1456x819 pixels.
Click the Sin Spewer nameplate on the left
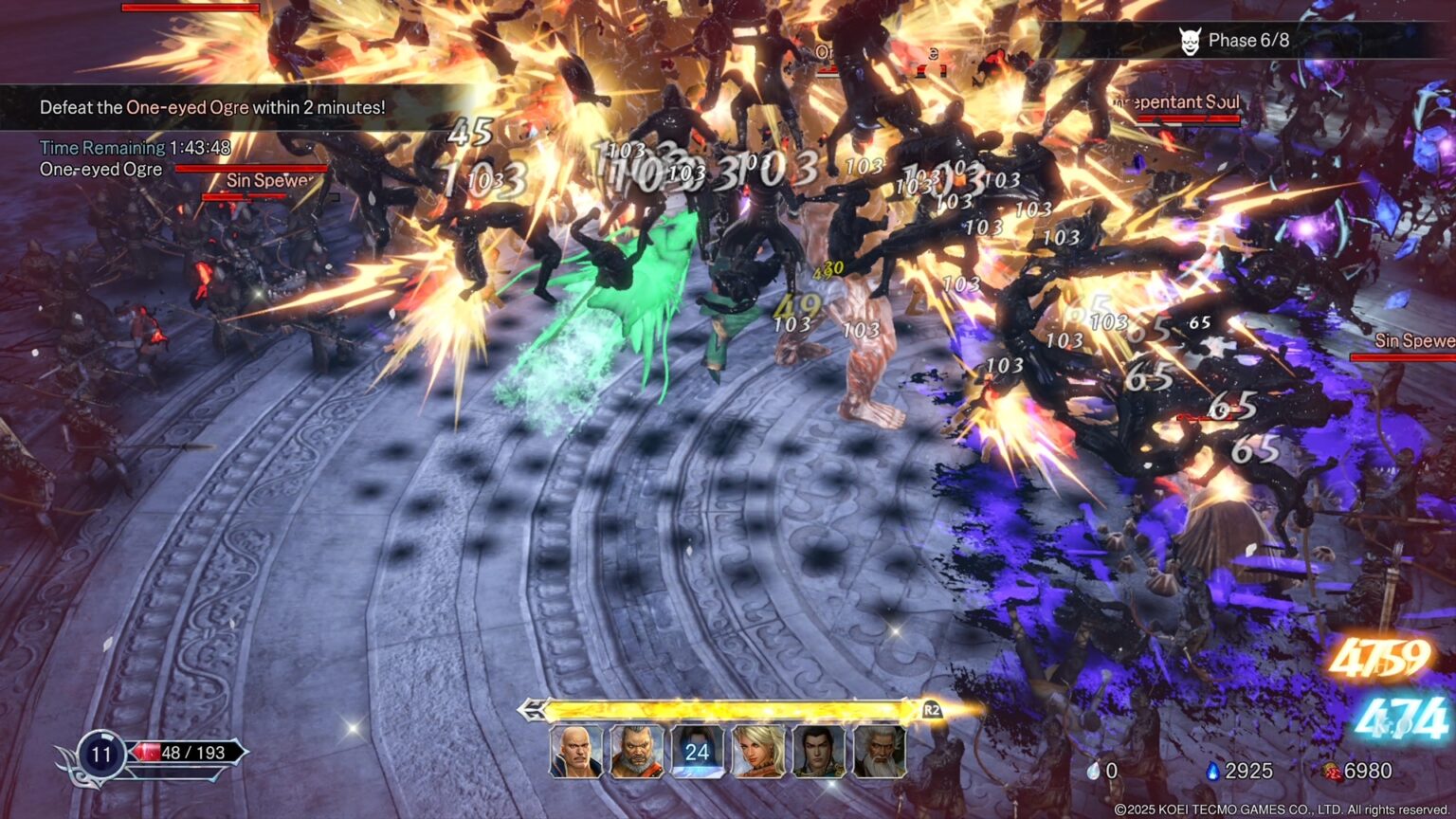pos(270,178)
